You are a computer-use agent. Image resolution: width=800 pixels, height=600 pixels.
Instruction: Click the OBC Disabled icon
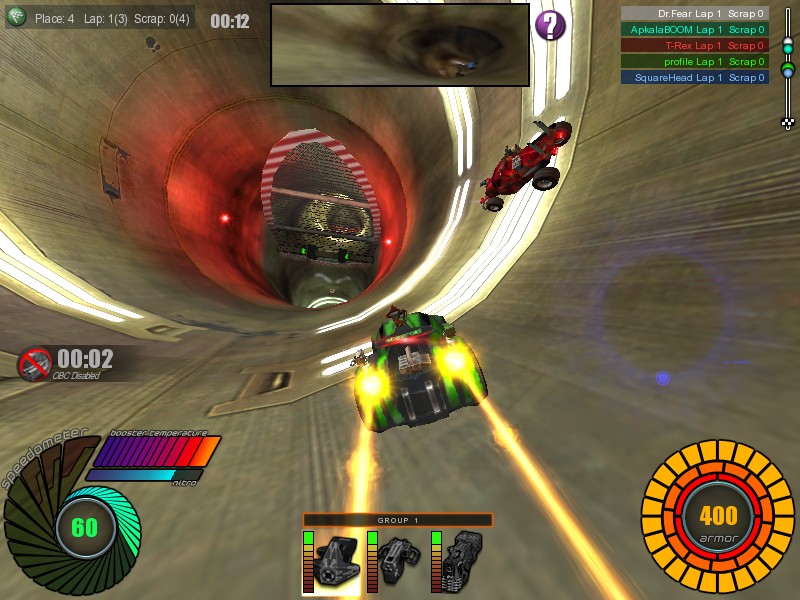(x=36, y=363)
